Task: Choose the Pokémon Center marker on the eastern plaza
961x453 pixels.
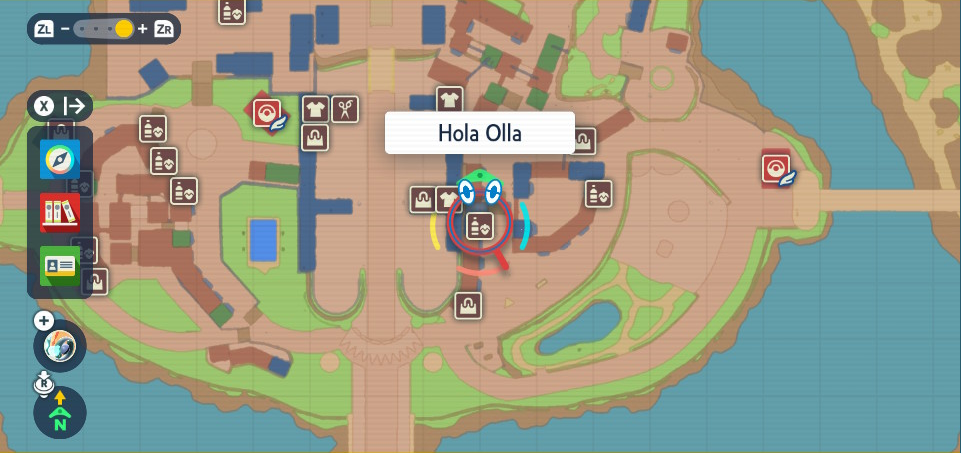Action: (x=775, y=168)
